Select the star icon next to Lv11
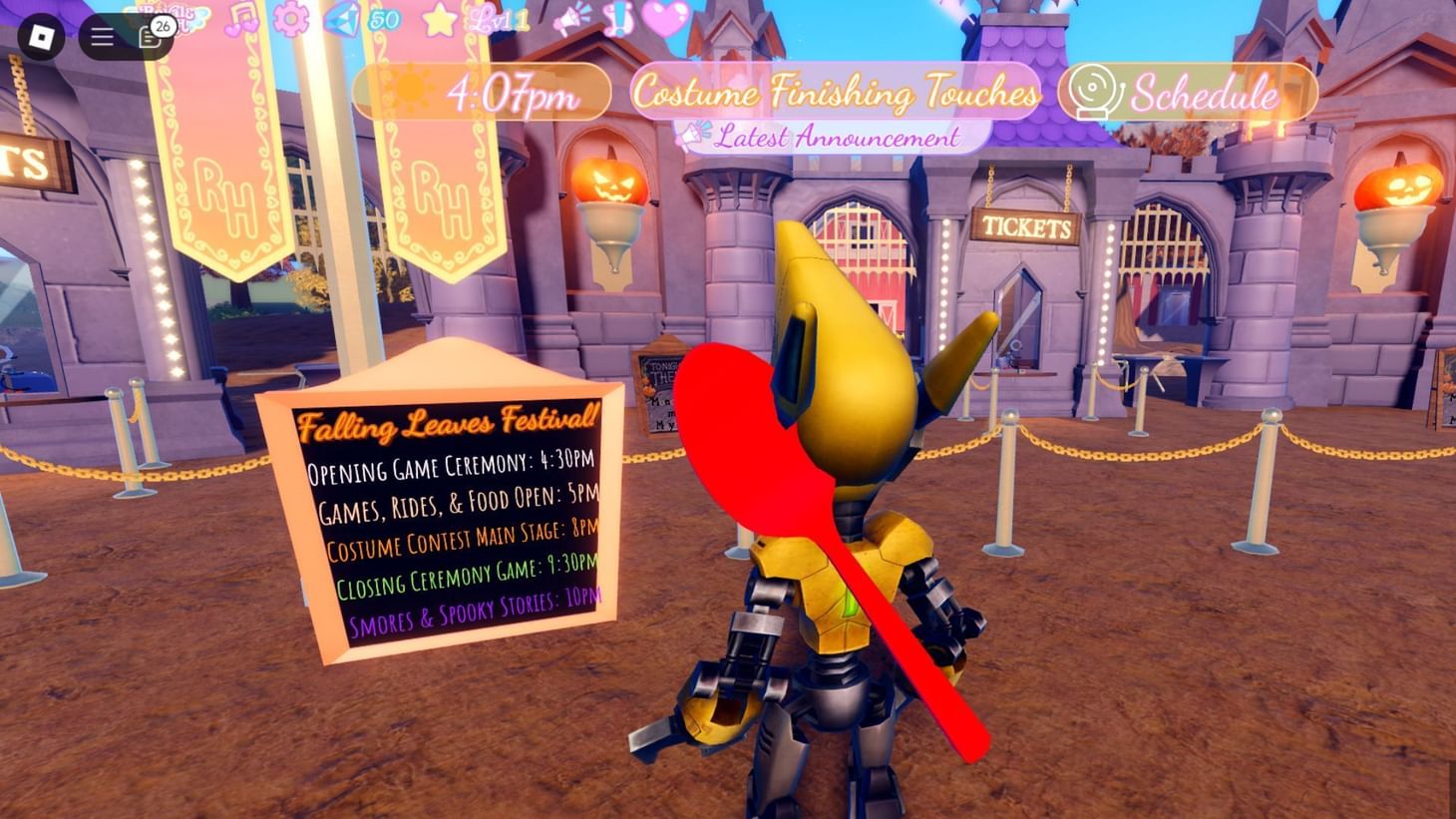The width and height of the screenshot is (1456, 819). [x=438, y=20]
